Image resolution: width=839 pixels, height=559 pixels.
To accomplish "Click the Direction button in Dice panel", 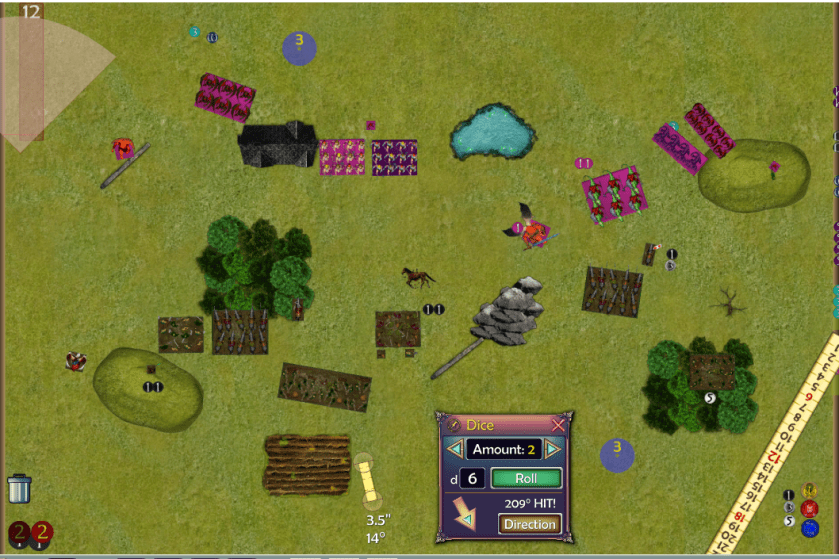I will [x=529, y=524].
